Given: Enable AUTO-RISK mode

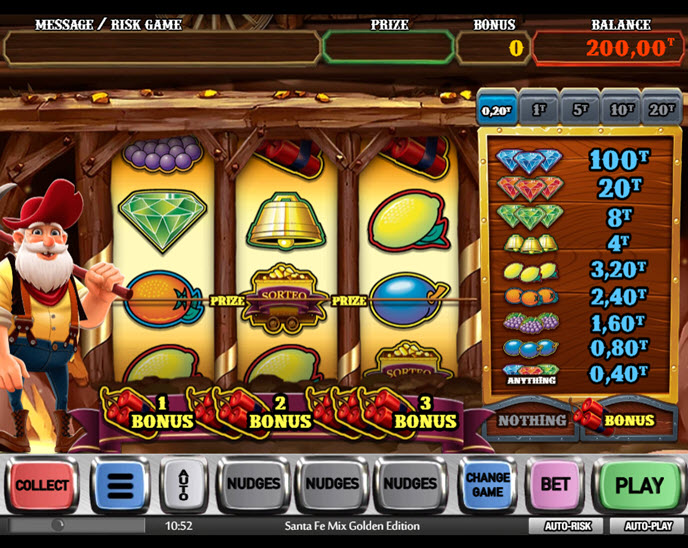Looking at the screenshot, I should point(570,526).
